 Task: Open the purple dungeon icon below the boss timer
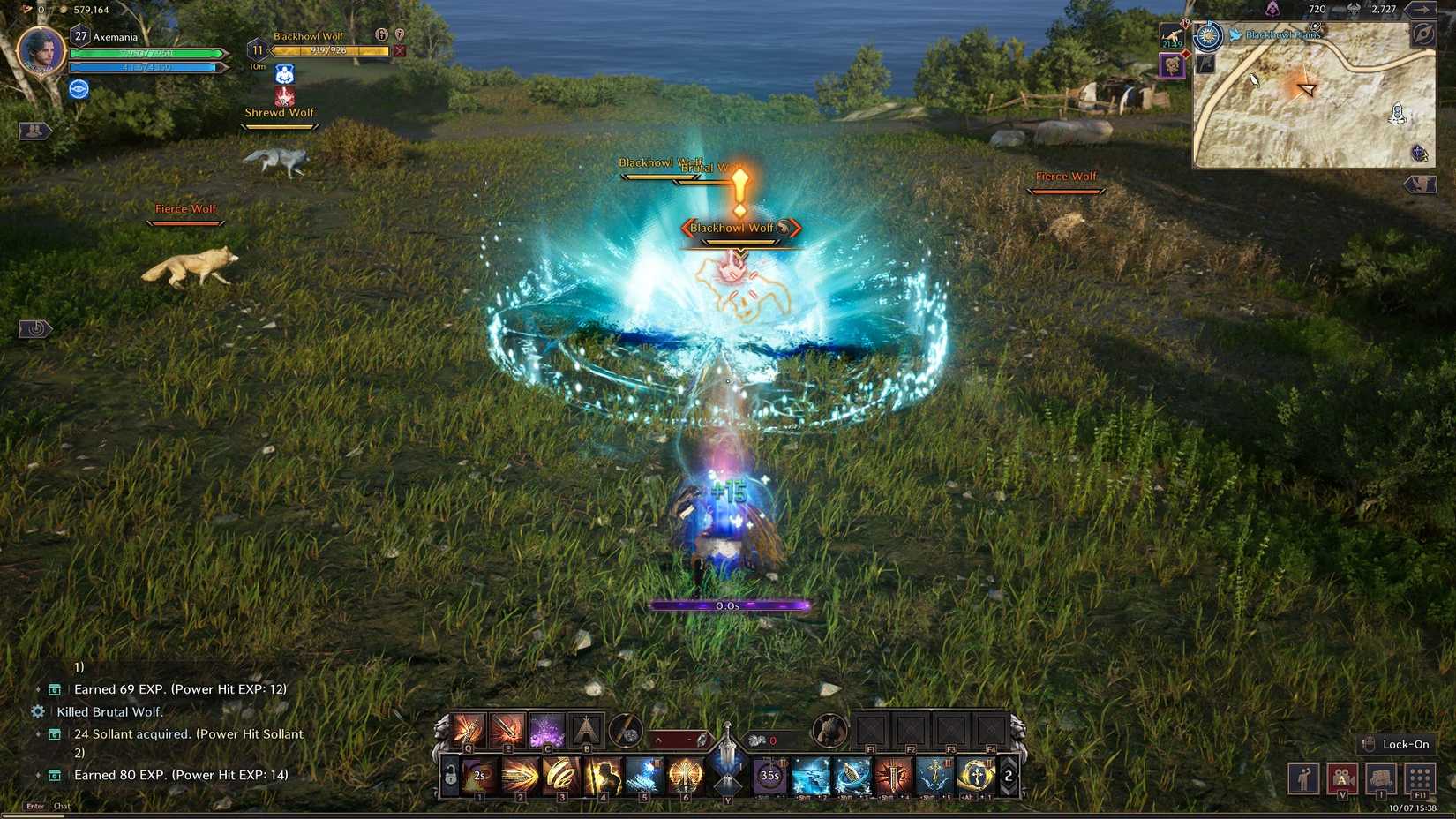click(x=1172, y=65)
